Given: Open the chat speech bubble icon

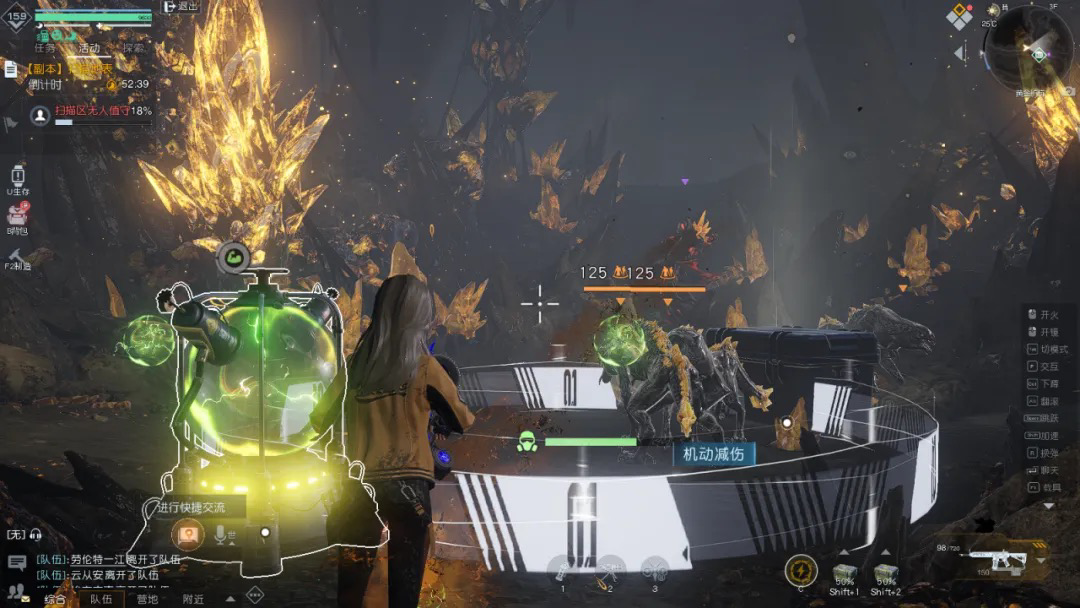Looking at the screenshot, I should pos(16,563).
